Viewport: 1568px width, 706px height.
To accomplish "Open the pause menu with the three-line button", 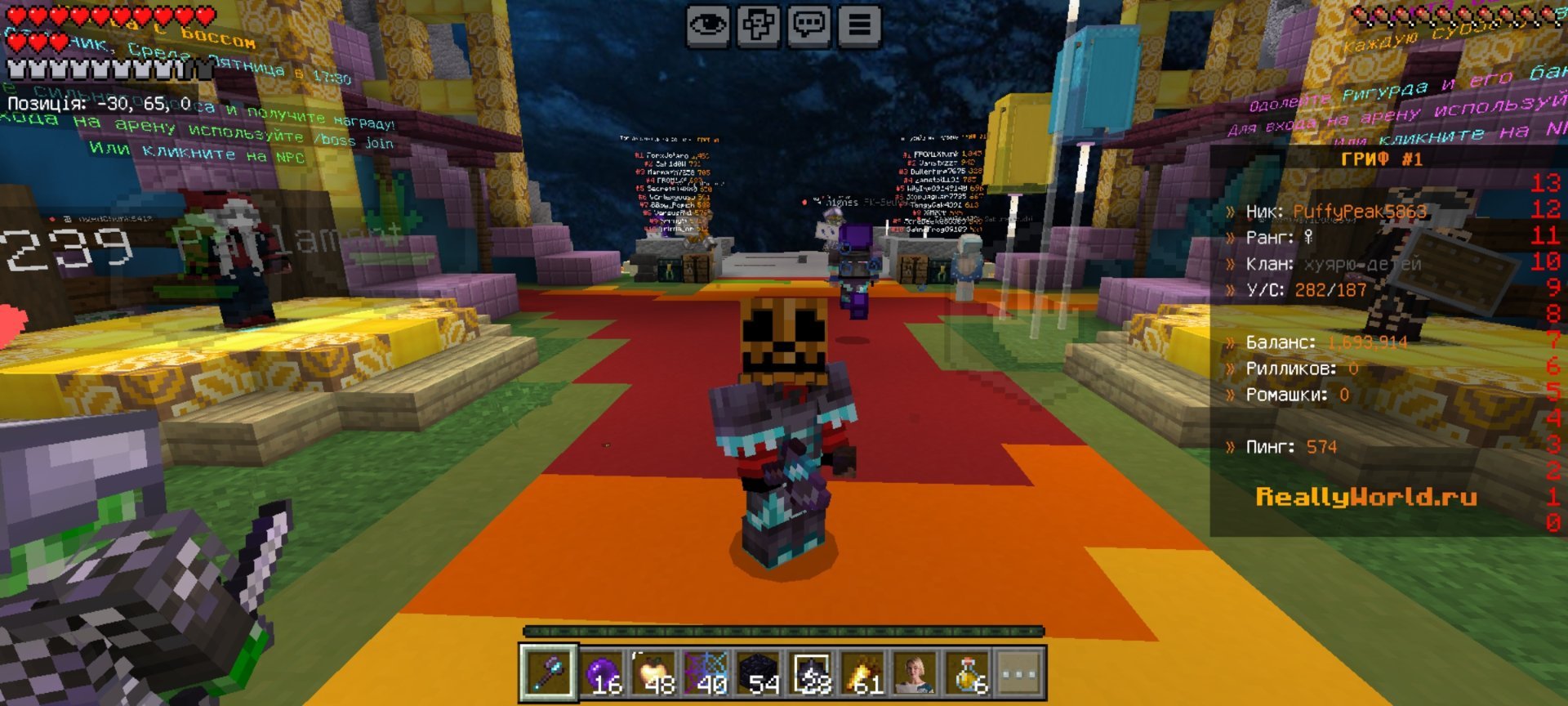I will 859,25.
